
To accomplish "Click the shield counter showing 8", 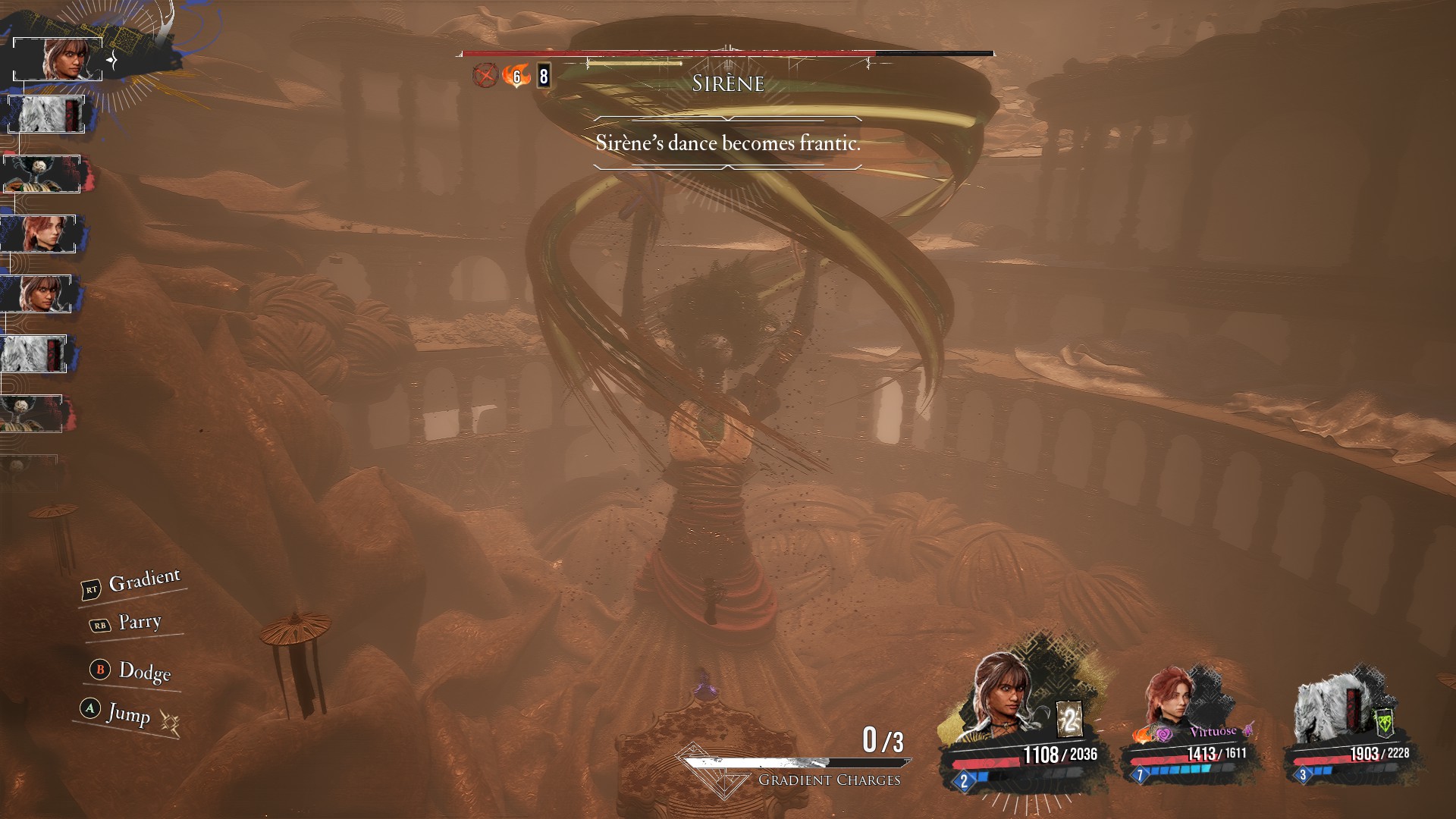I will [543, 76].
